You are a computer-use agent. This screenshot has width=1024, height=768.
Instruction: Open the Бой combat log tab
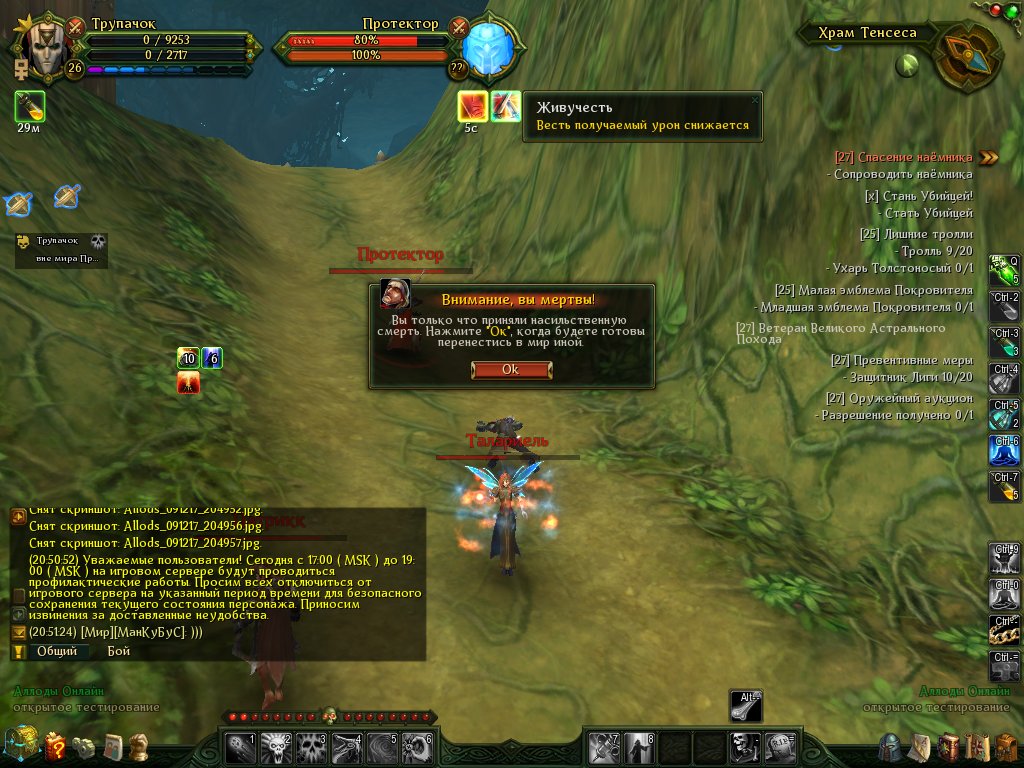(119, 651)
